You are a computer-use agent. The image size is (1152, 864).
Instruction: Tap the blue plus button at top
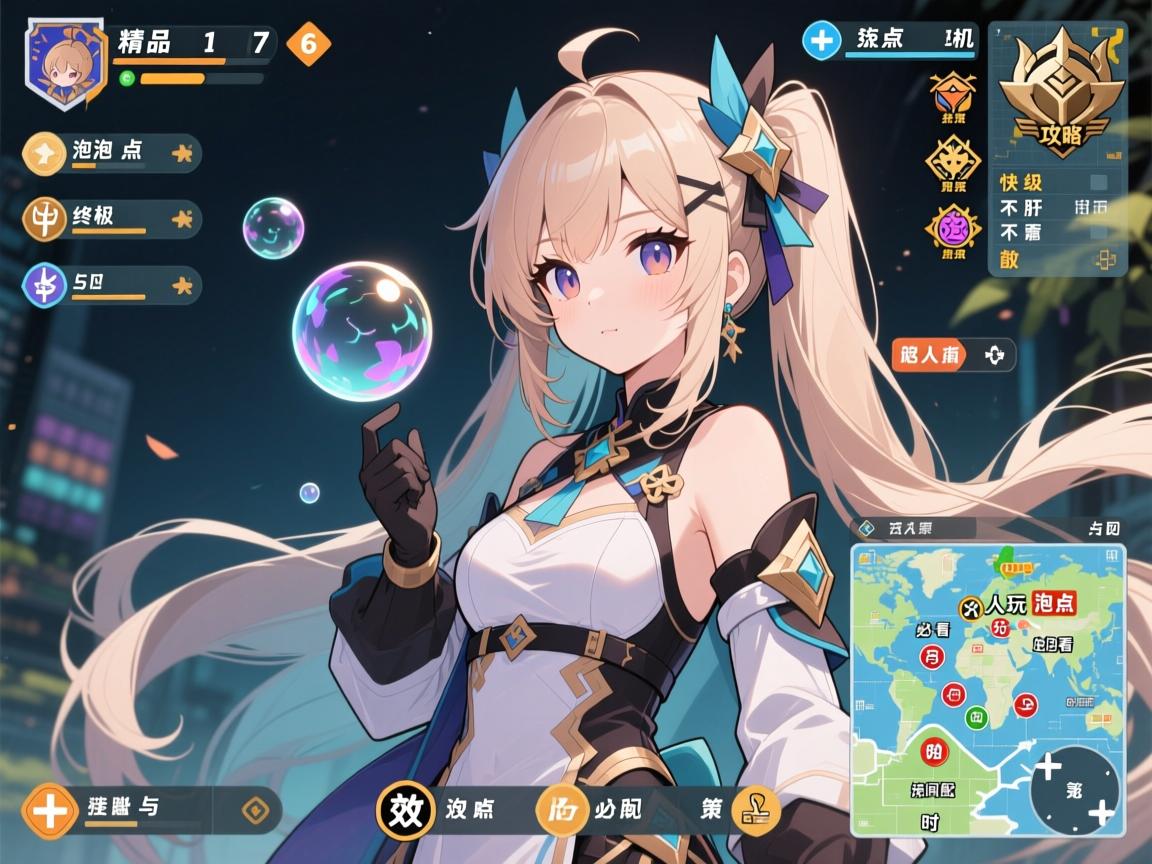[822, 41]
